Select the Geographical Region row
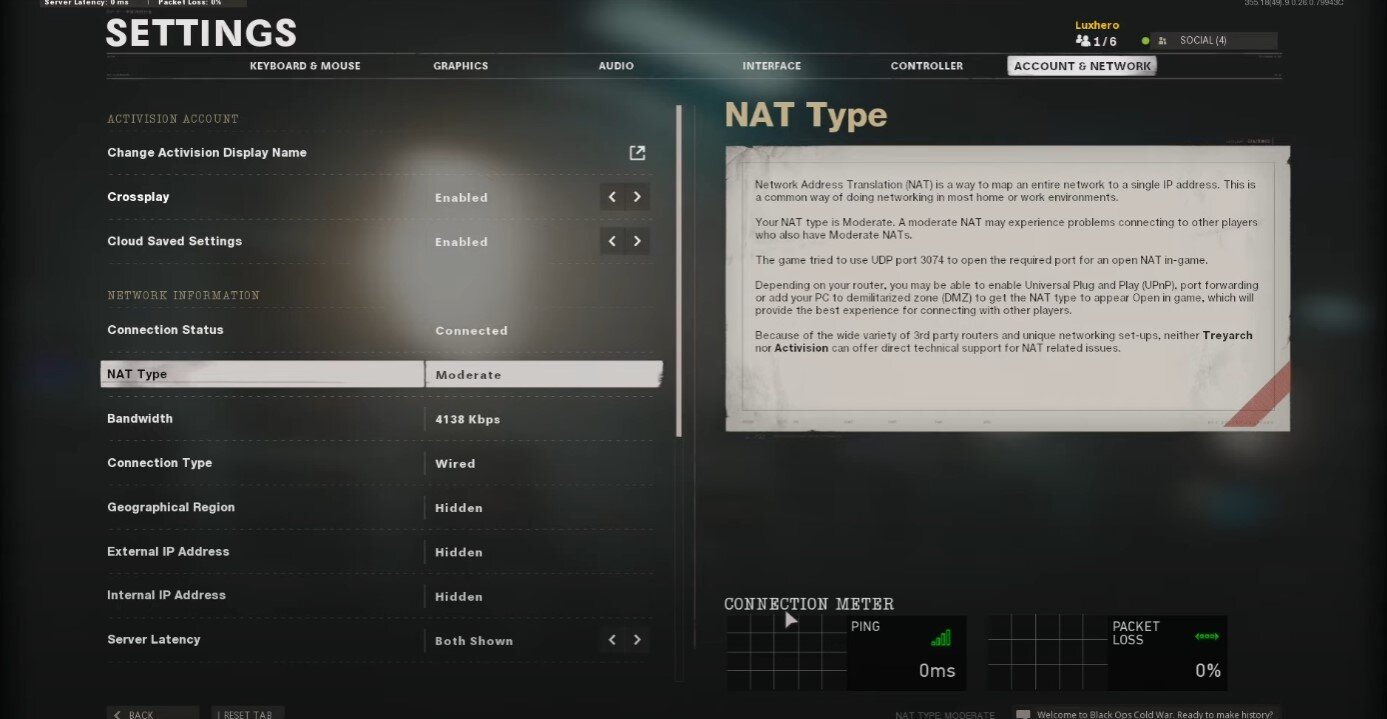The height and width of the screenshot is (719, 1387). point(380,507)
